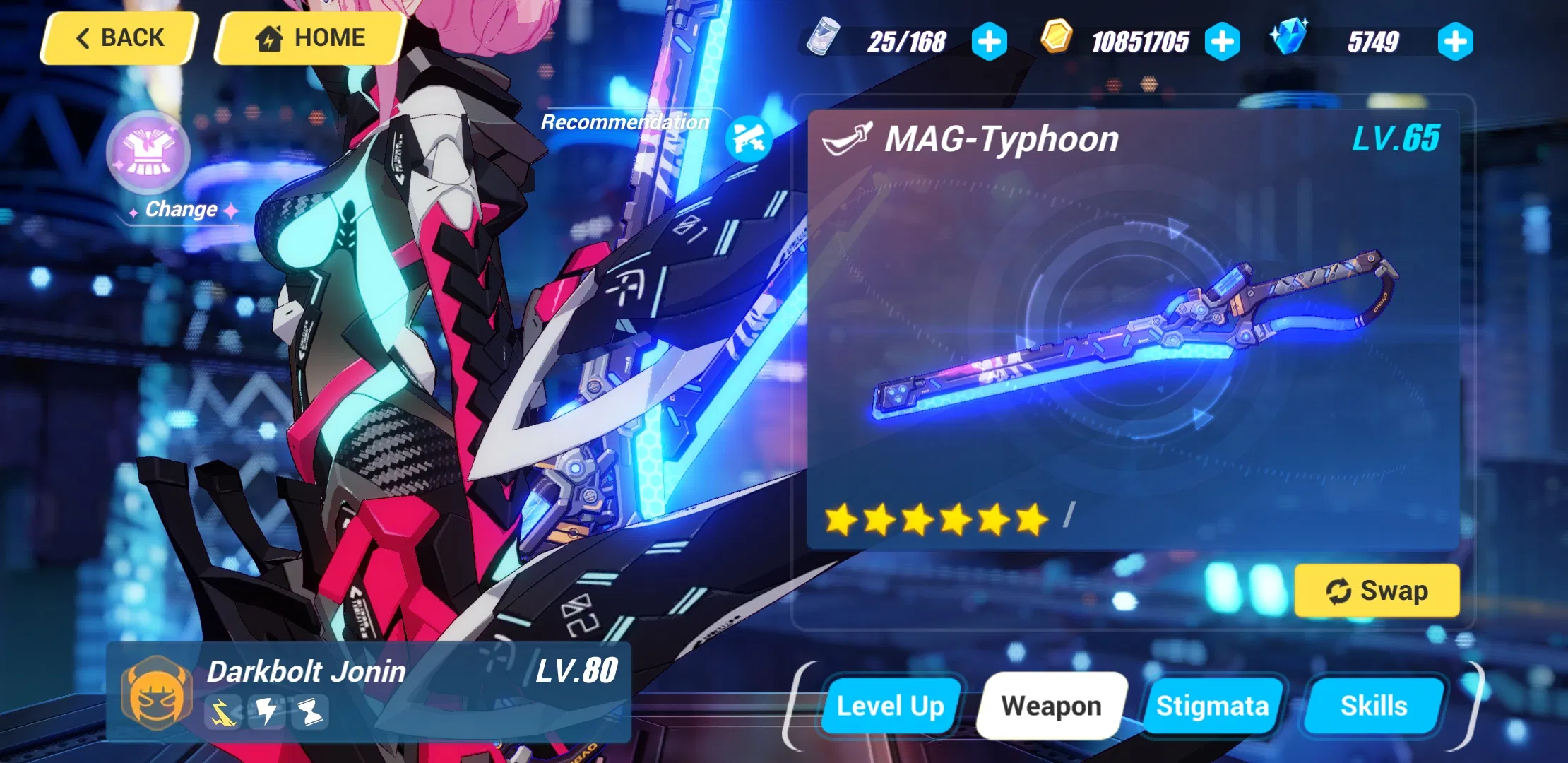This screenshot has height=763, width=1568.
Task: Switch to the Stigmata tab
Action: [x=1213, y=705]
